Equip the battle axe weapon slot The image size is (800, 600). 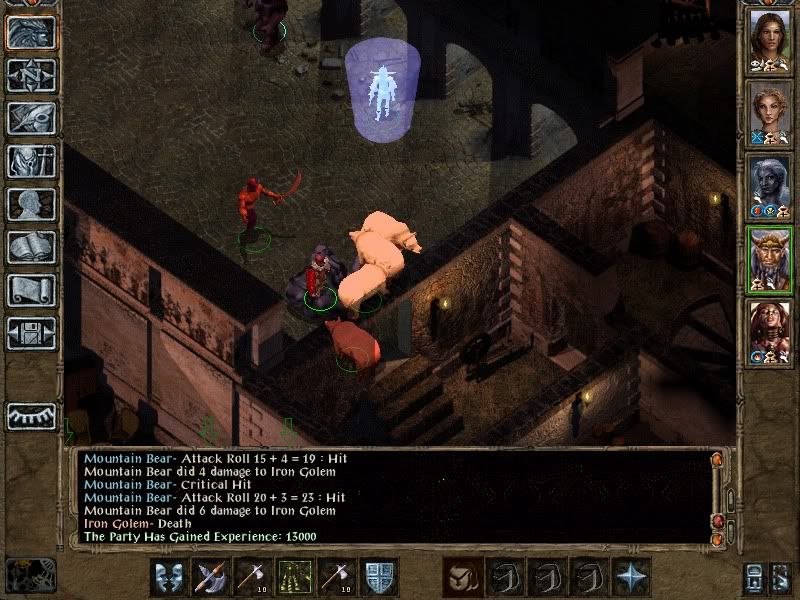point(211,577)
